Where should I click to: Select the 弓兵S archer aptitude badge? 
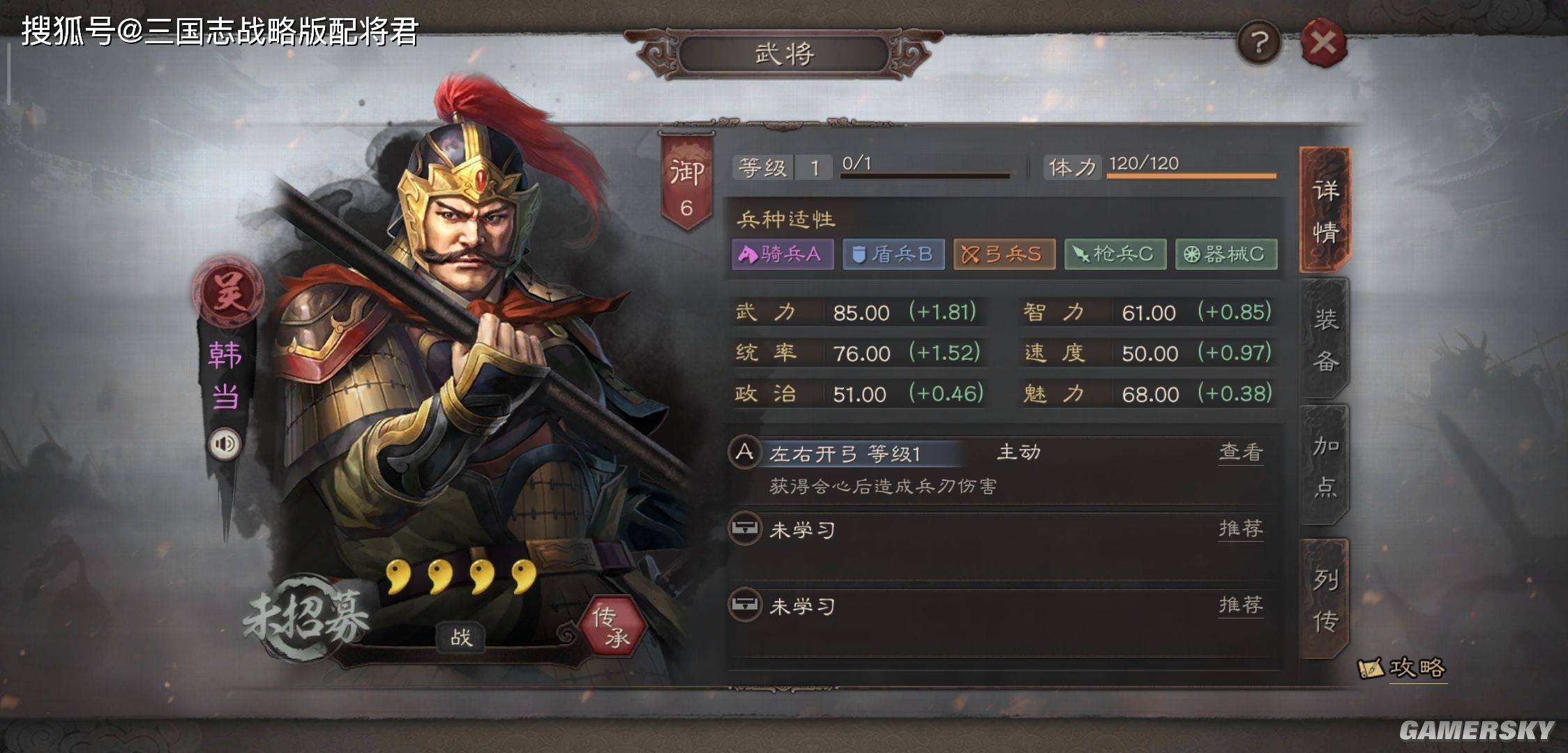(x=1004, y=254)
